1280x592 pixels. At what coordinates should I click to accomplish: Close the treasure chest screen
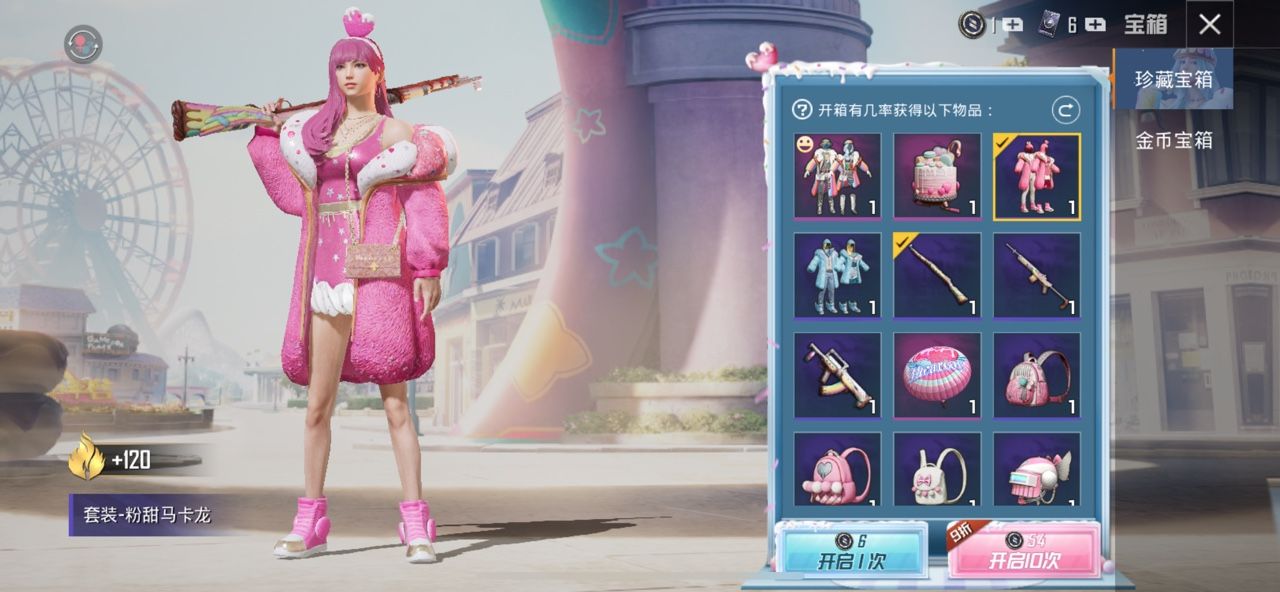pyautogui.click(x=1209, y=24)
